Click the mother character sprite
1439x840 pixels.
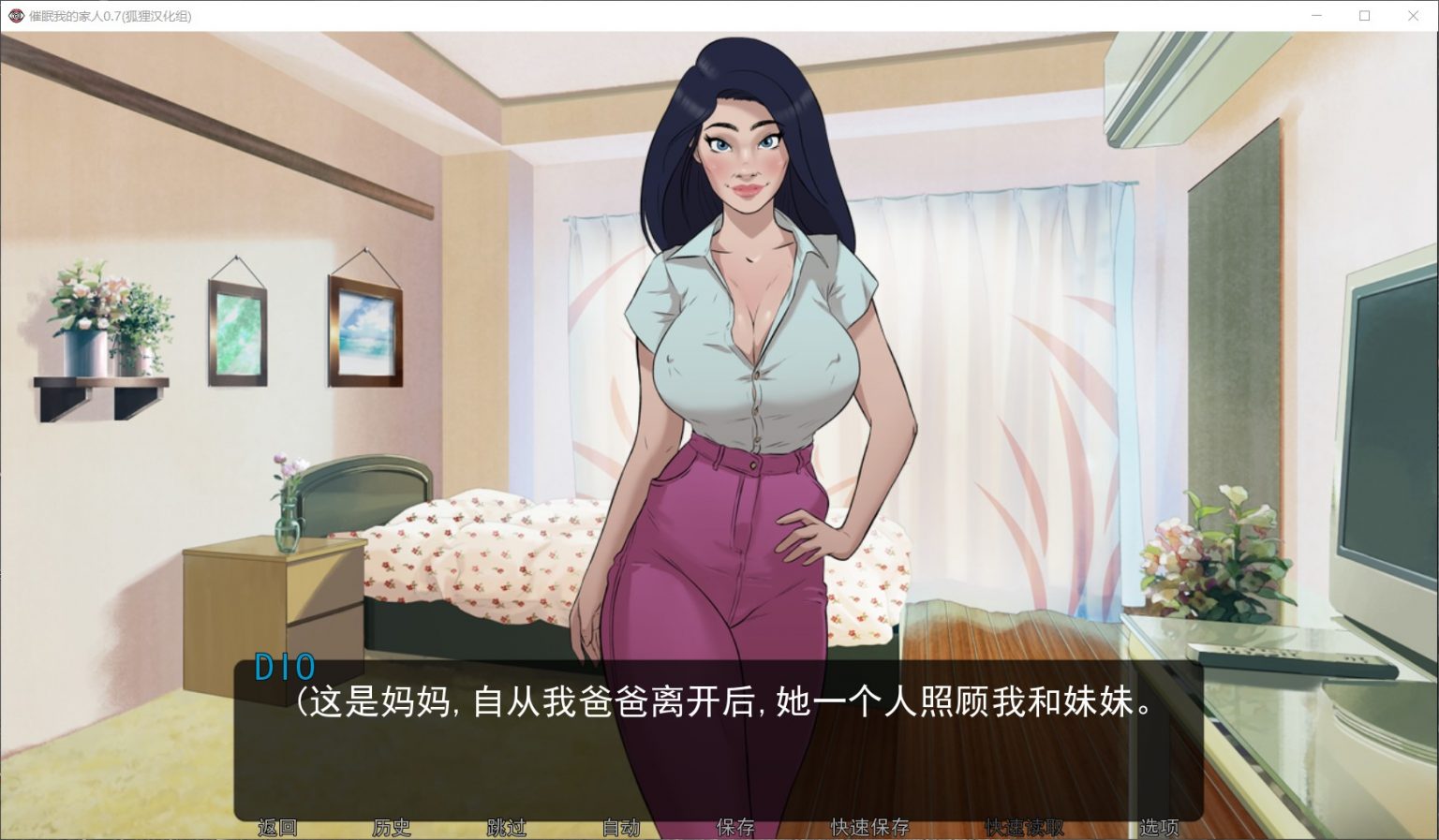pos(740,375)
